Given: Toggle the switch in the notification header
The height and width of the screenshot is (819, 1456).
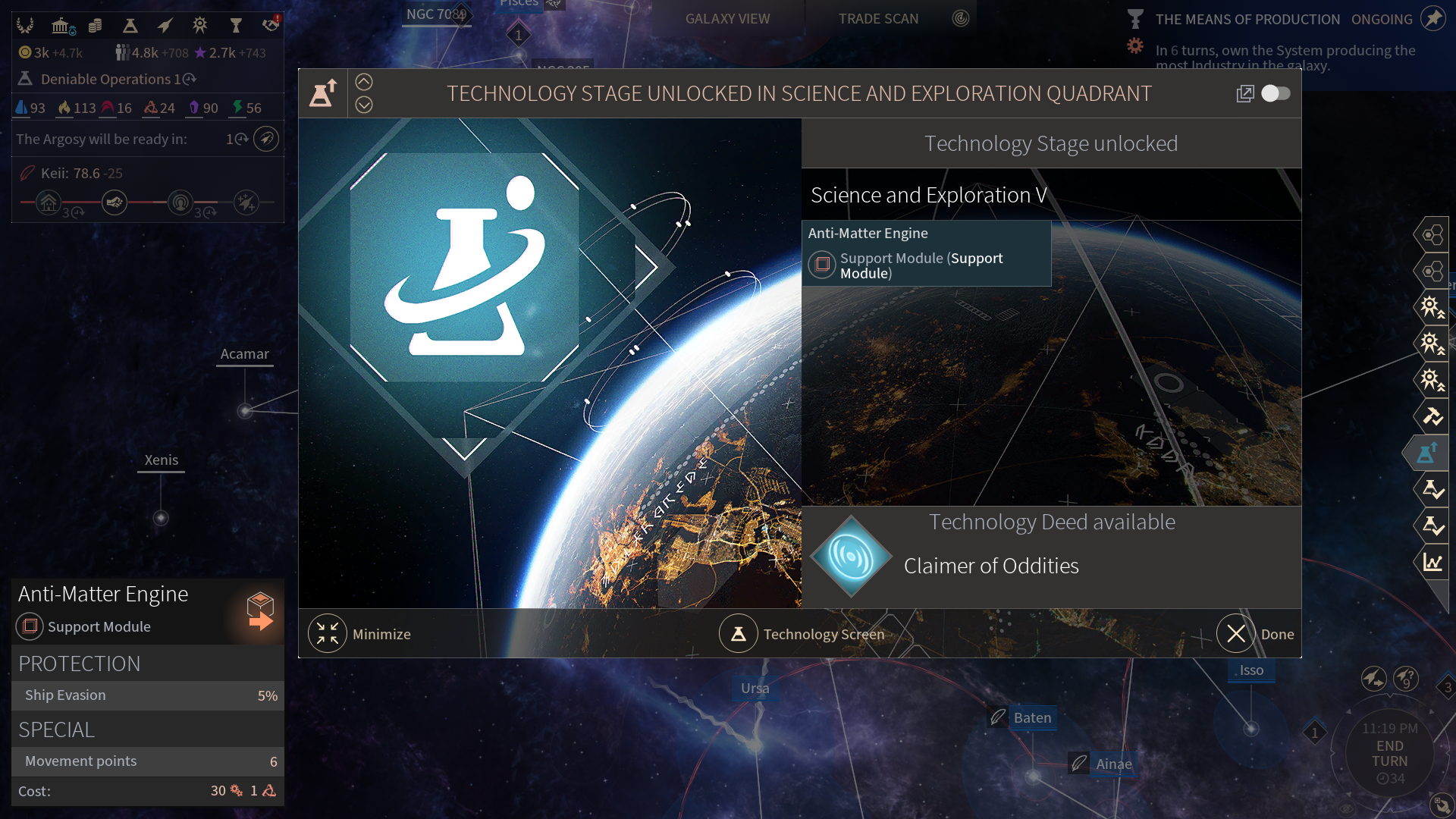Looking at the screenshot, I should coord(1276,93).
